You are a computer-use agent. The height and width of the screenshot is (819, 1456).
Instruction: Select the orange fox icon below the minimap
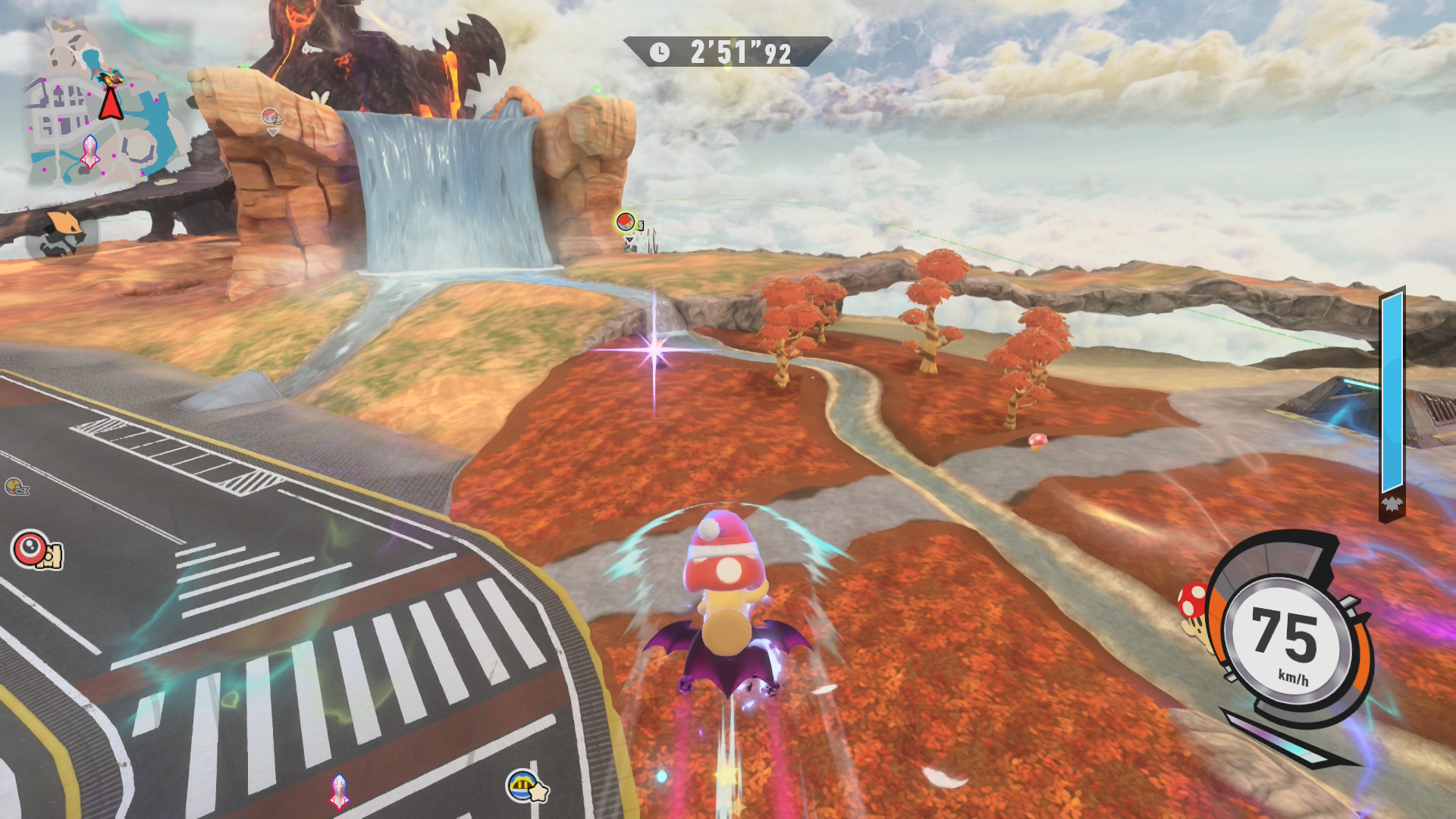point(62,234)
